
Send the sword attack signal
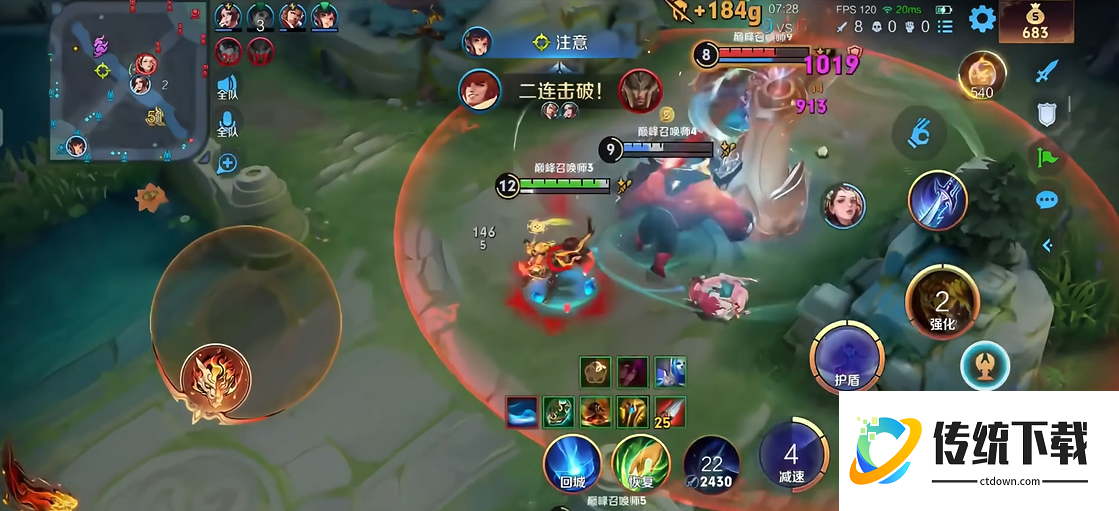point(1046,71)
